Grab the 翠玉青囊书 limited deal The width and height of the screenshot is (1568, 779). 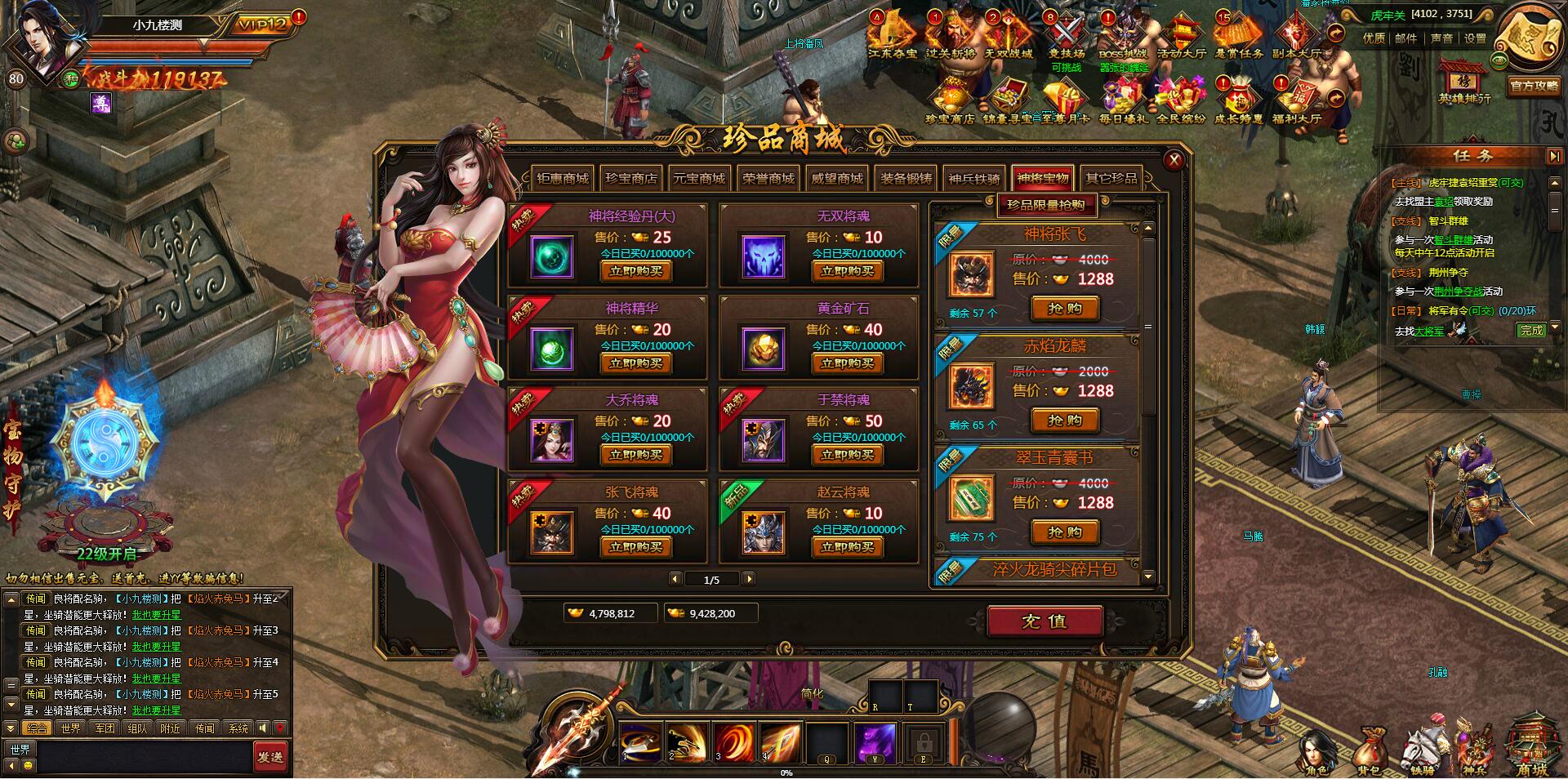coord(1065,532)
